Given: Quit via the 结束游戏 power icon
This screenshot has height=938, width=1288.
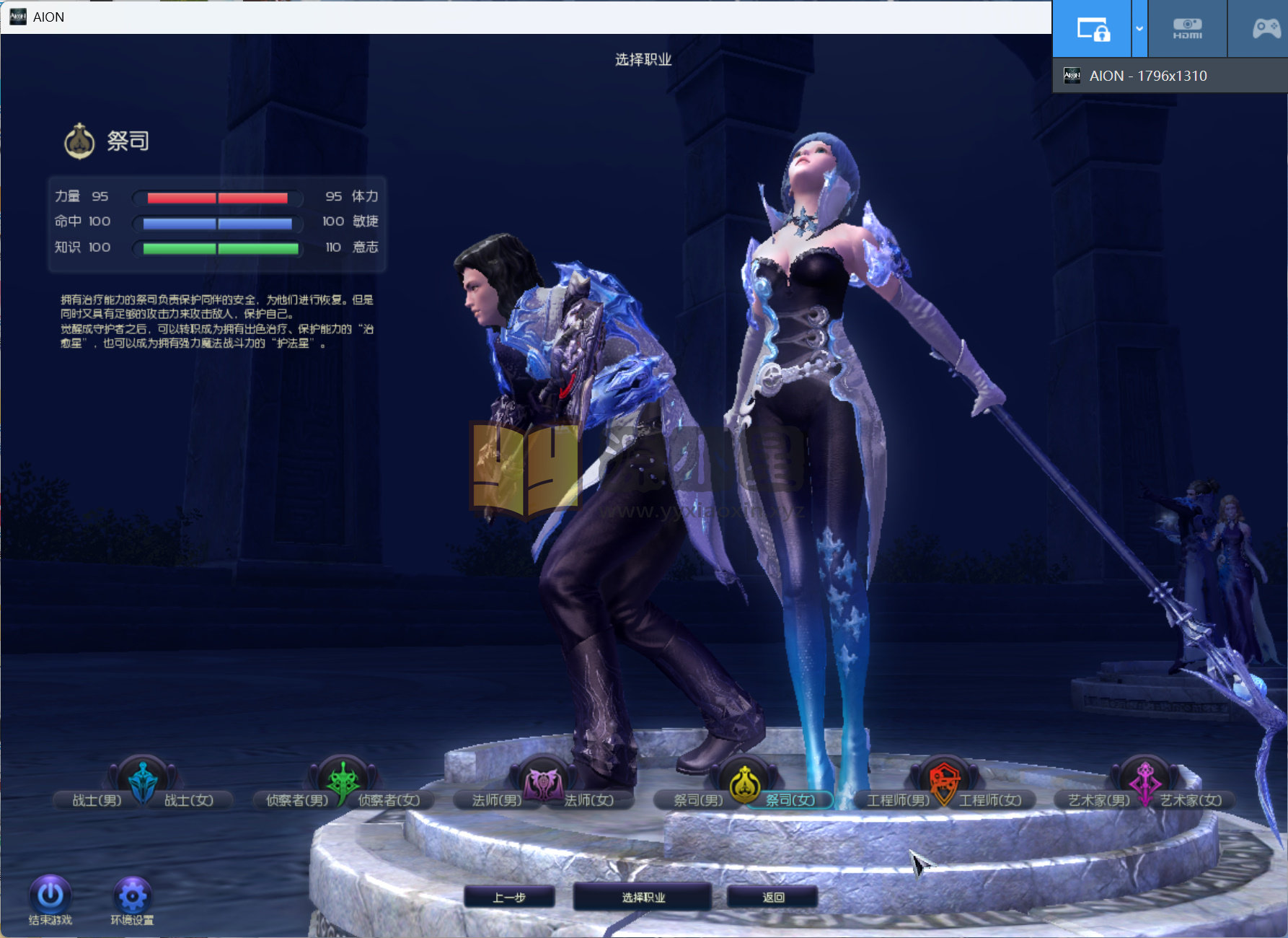Looking at the screenshot, I should coord(50,895).
